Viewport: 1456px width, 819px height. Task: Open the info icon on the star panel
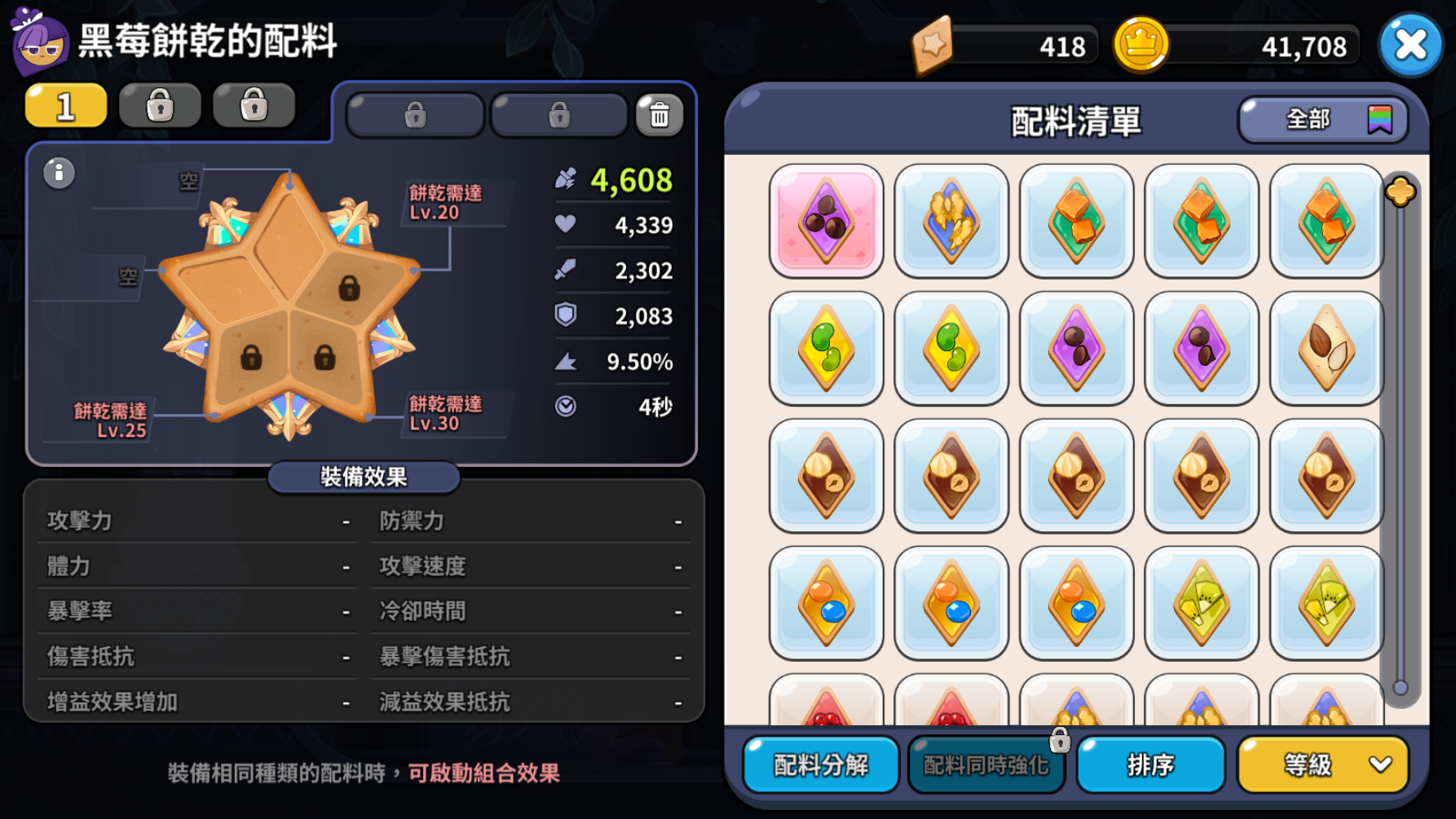point(59,173)
